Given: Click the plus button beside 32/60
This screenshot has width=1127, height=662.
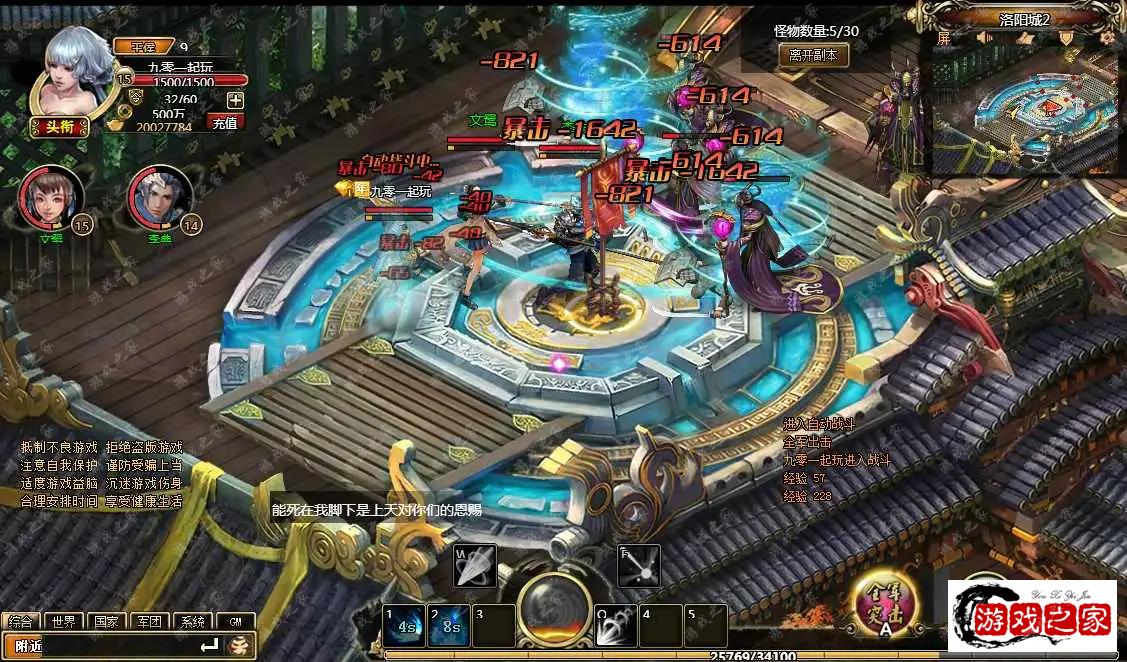Looking at the screenshot, I should [235, 99].
